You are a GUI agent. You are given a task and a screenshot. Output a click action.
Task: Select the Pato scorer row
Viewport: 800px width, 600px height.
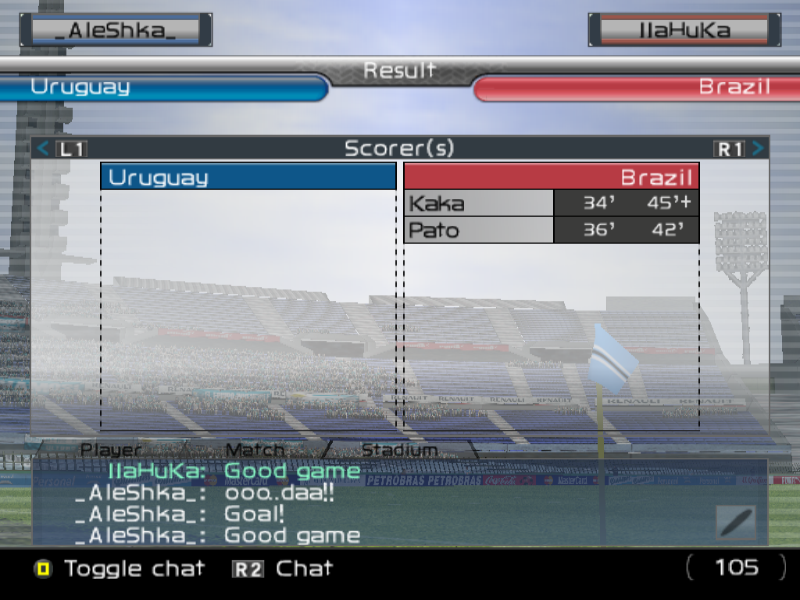coord(551,230)
